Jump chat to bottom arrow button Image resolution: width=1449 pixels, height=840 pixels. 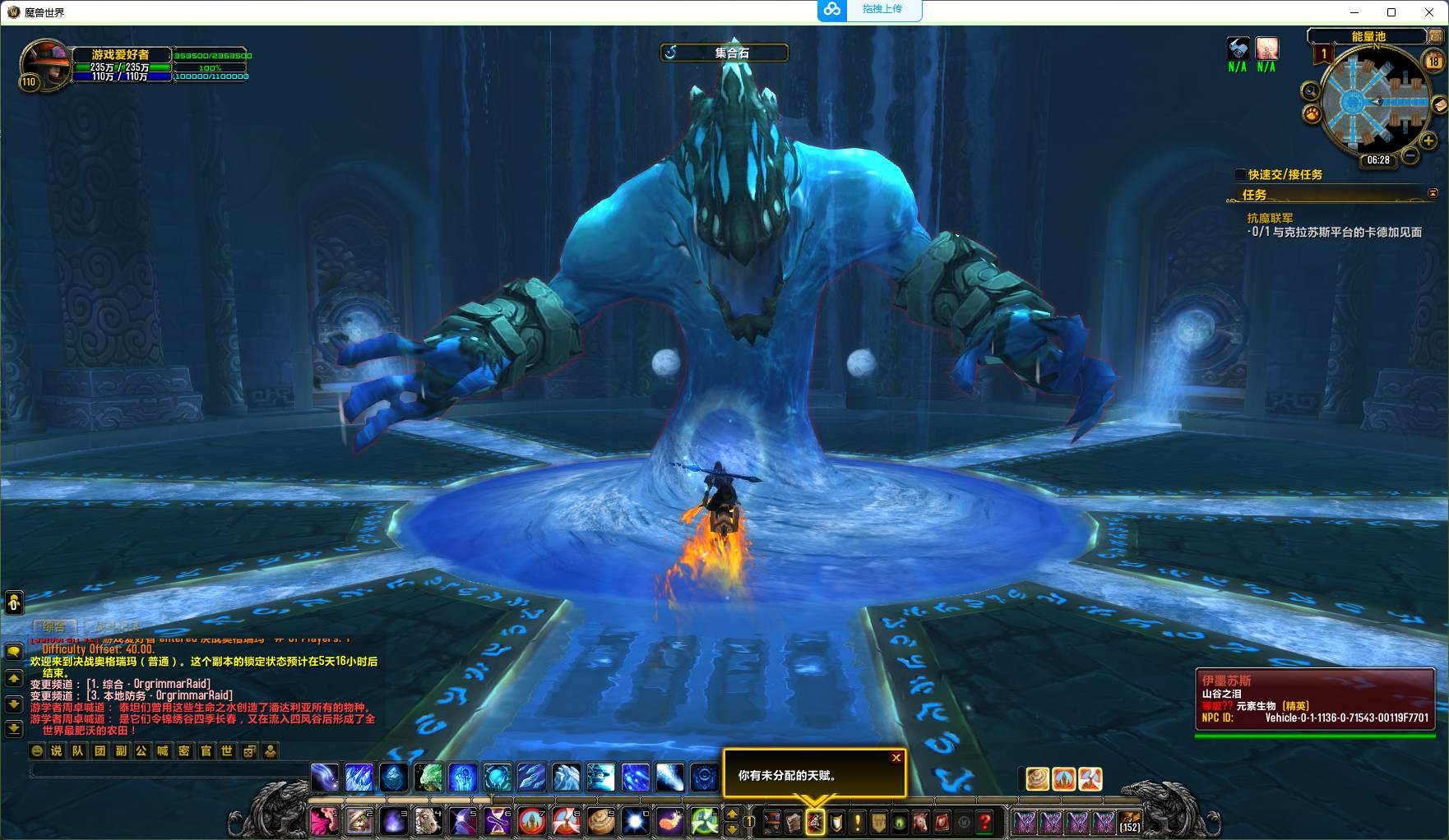tap(14, 728)
